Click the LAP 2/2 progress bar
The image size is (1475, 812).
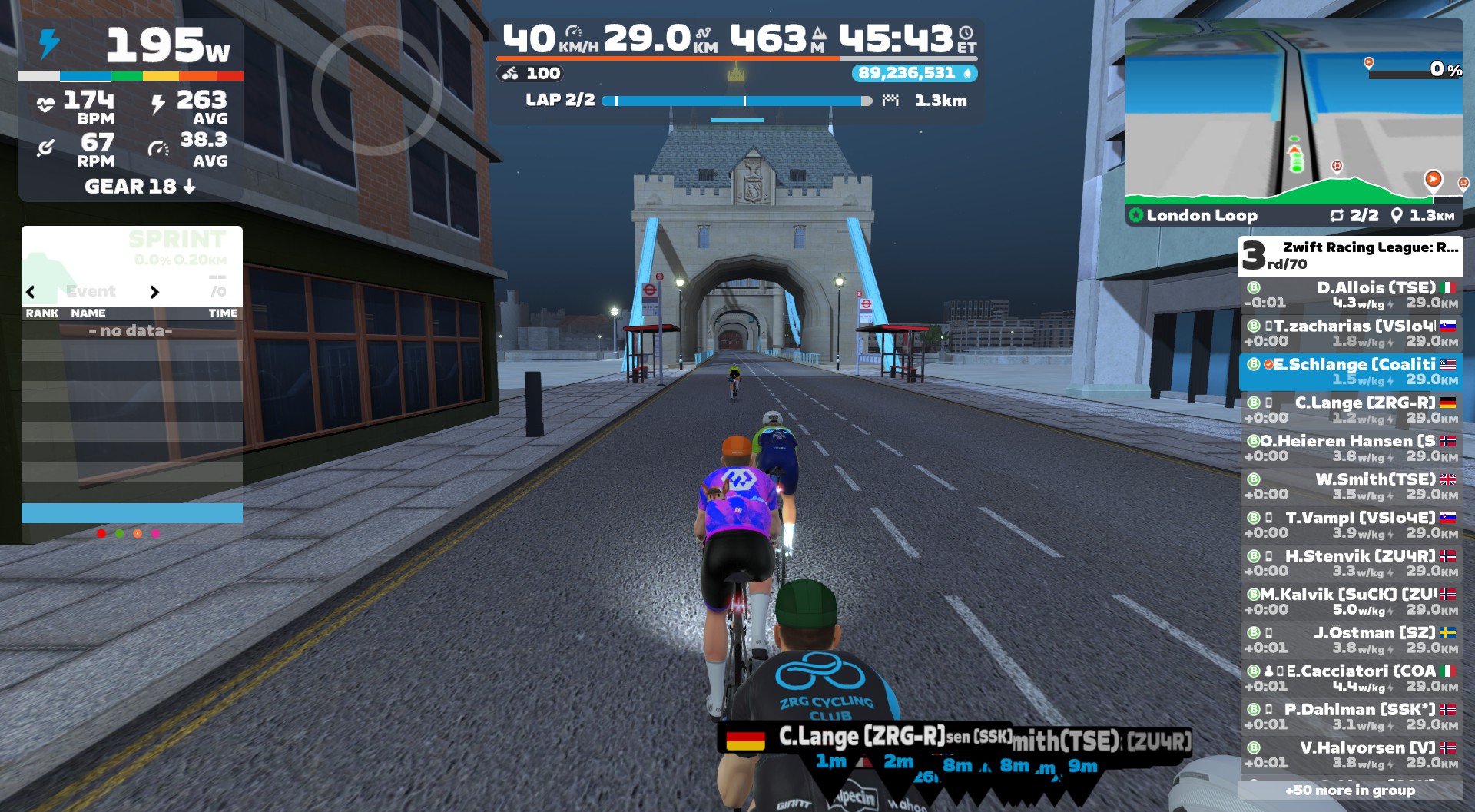[736, 101]
